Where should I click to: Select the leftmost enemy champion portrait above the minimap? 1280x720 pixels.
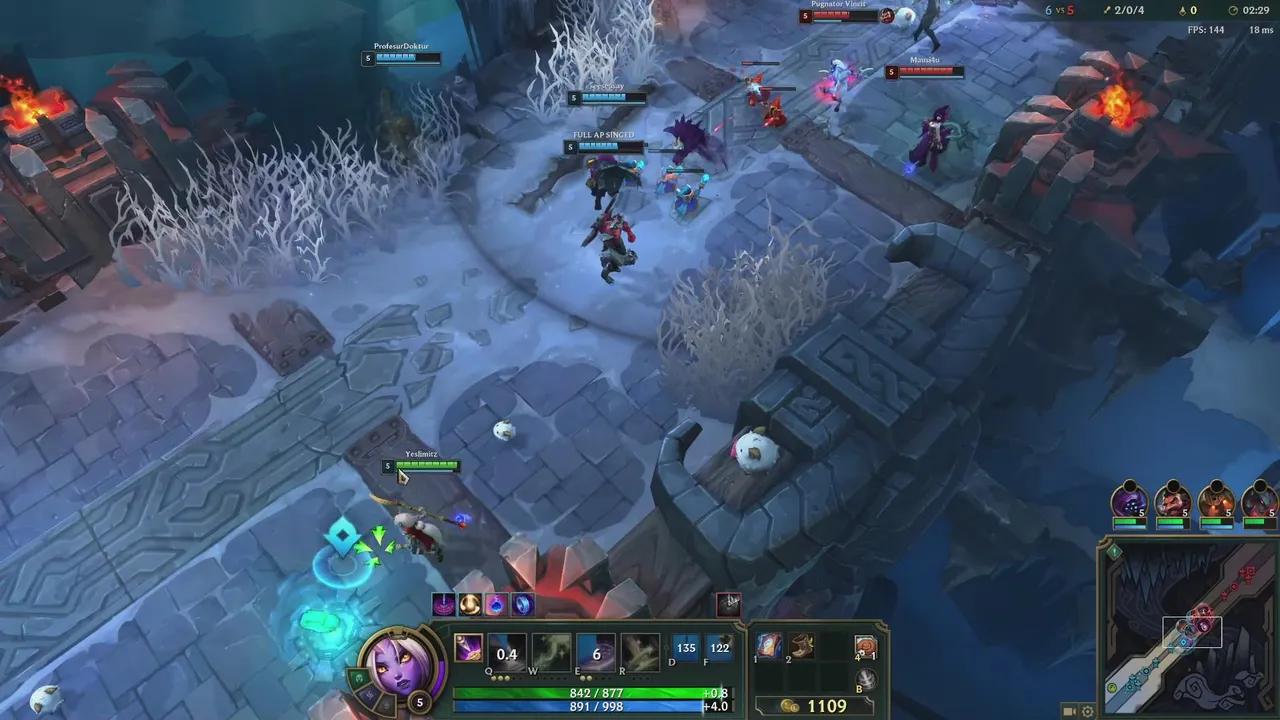coord(1128,502)
